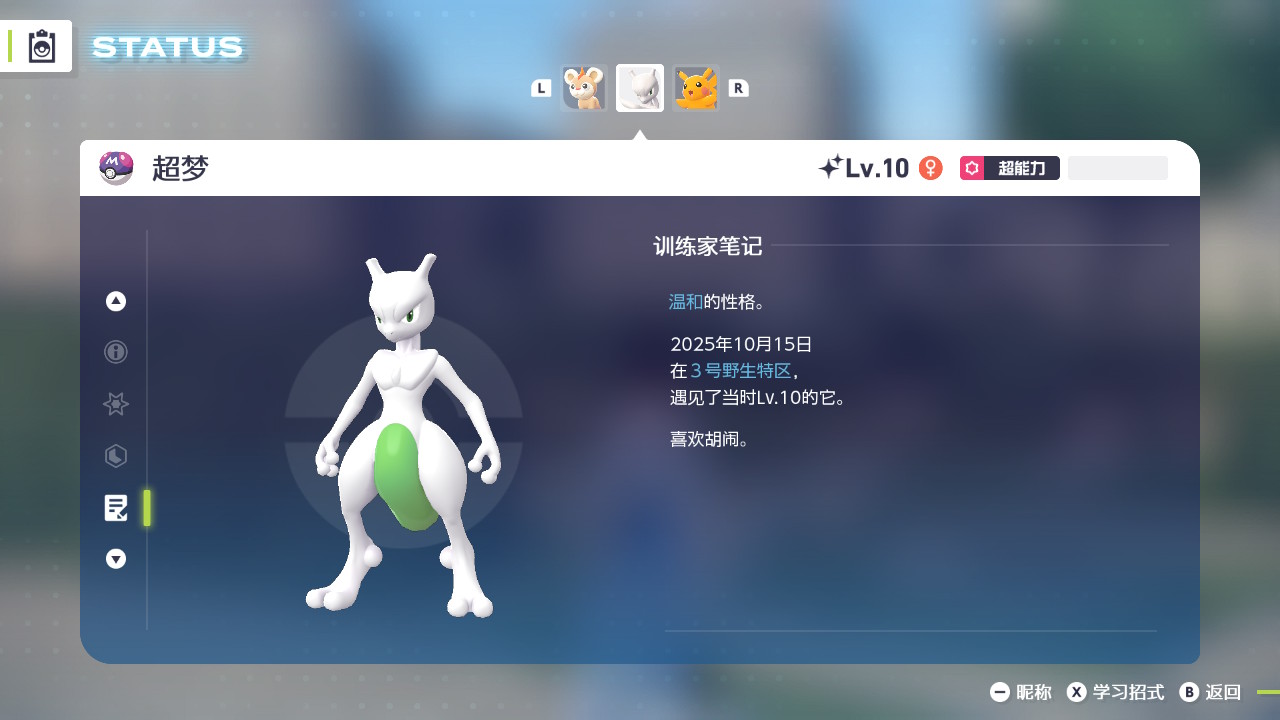
Task: Select the trainer notes sidebar icon
Action: (116, 508)
